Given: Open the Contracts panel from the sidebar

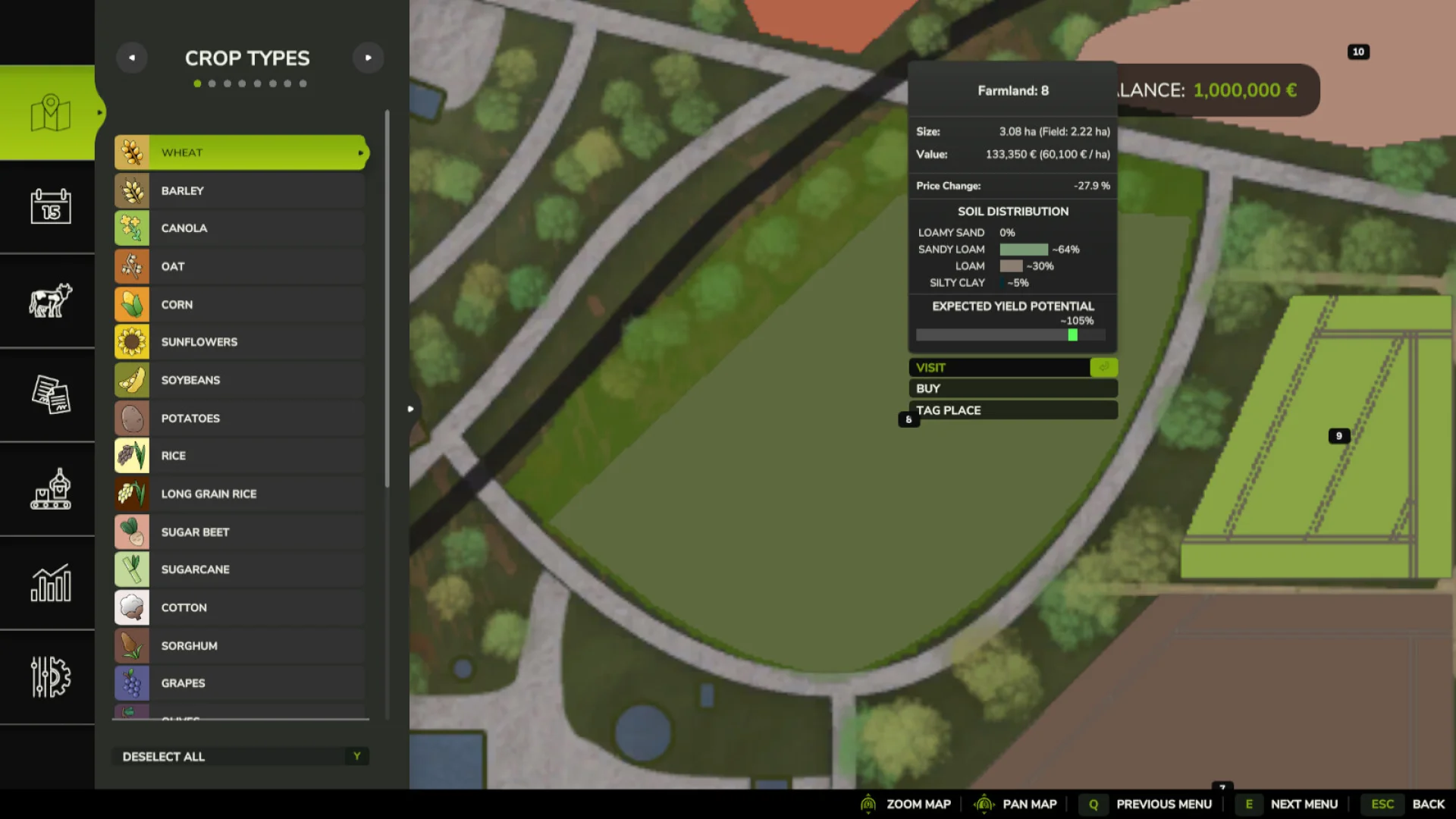Looking at the screenshot, I should click(47, 395).
